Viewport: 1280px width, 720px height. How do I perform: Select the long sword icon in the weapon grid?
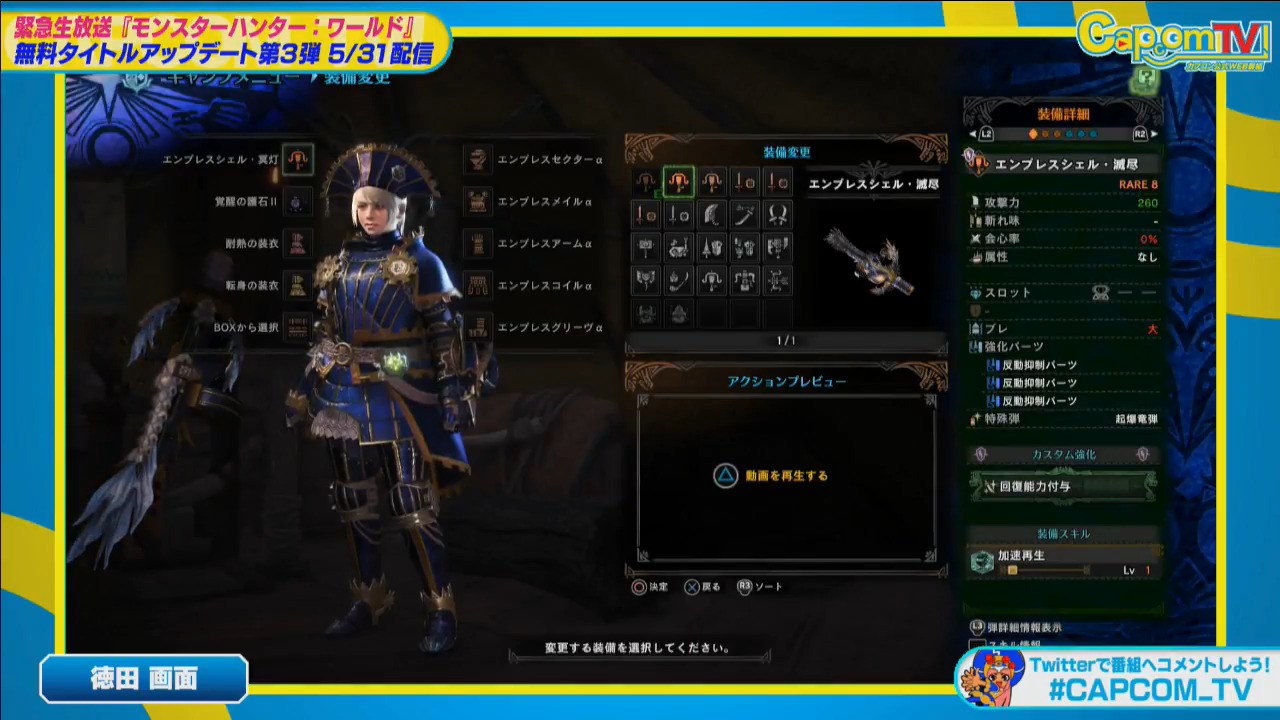tap(745, 214)
